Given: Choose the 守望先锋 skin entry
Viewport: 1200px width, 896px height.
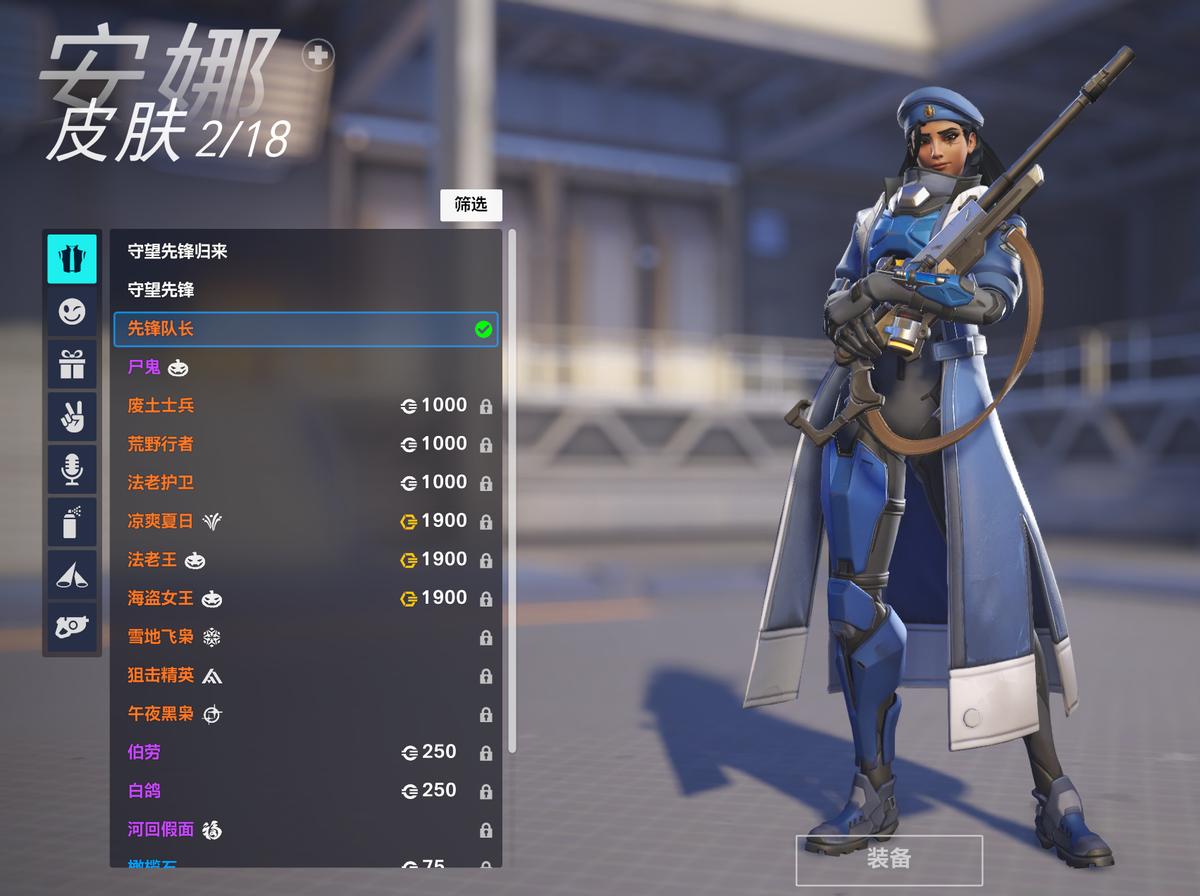Looking at the screenshot, I should [161, 290].
